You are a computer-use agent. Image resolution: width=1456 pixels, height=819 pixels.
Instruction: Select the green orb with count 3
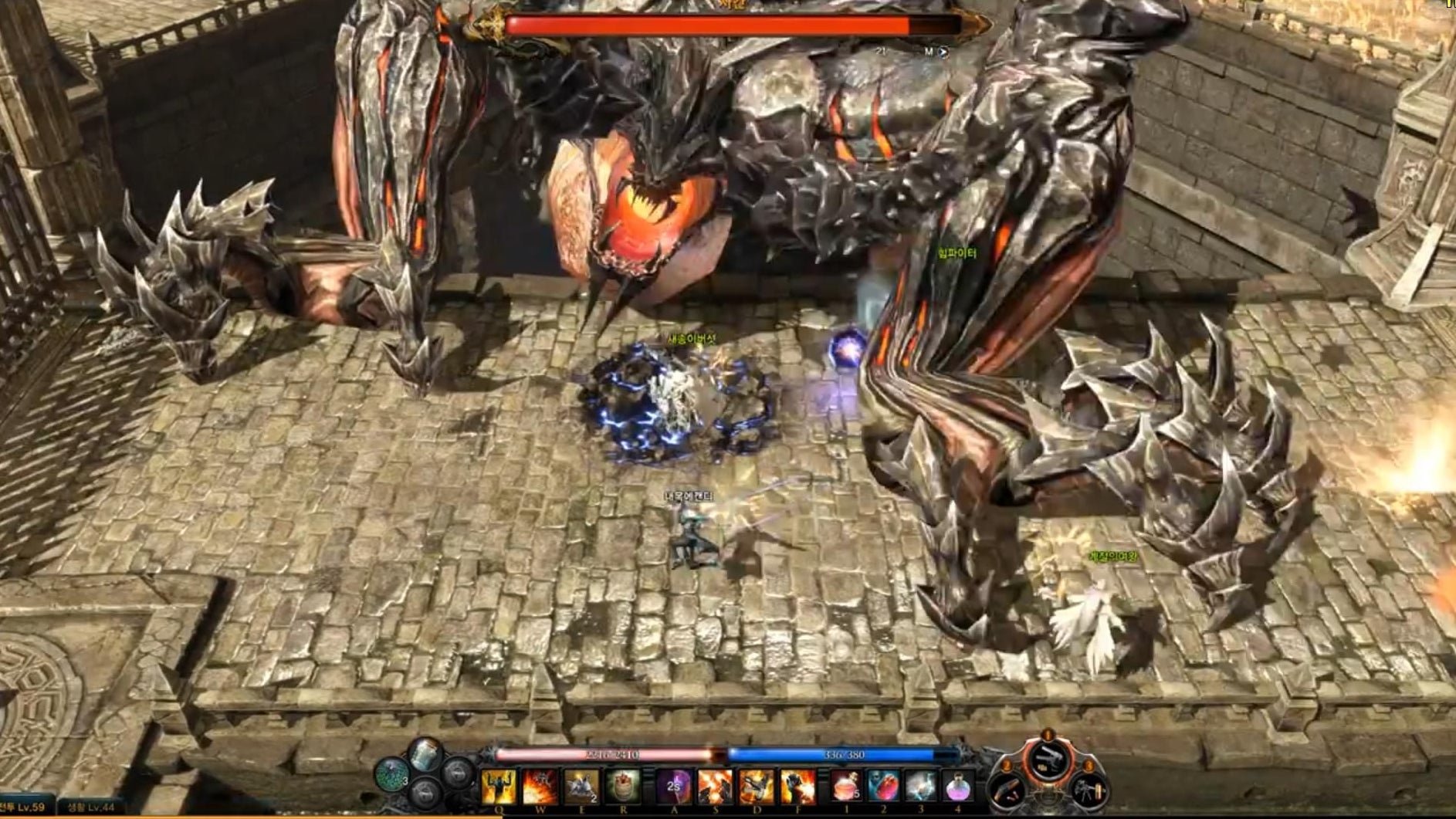click(x=392, y=773)
